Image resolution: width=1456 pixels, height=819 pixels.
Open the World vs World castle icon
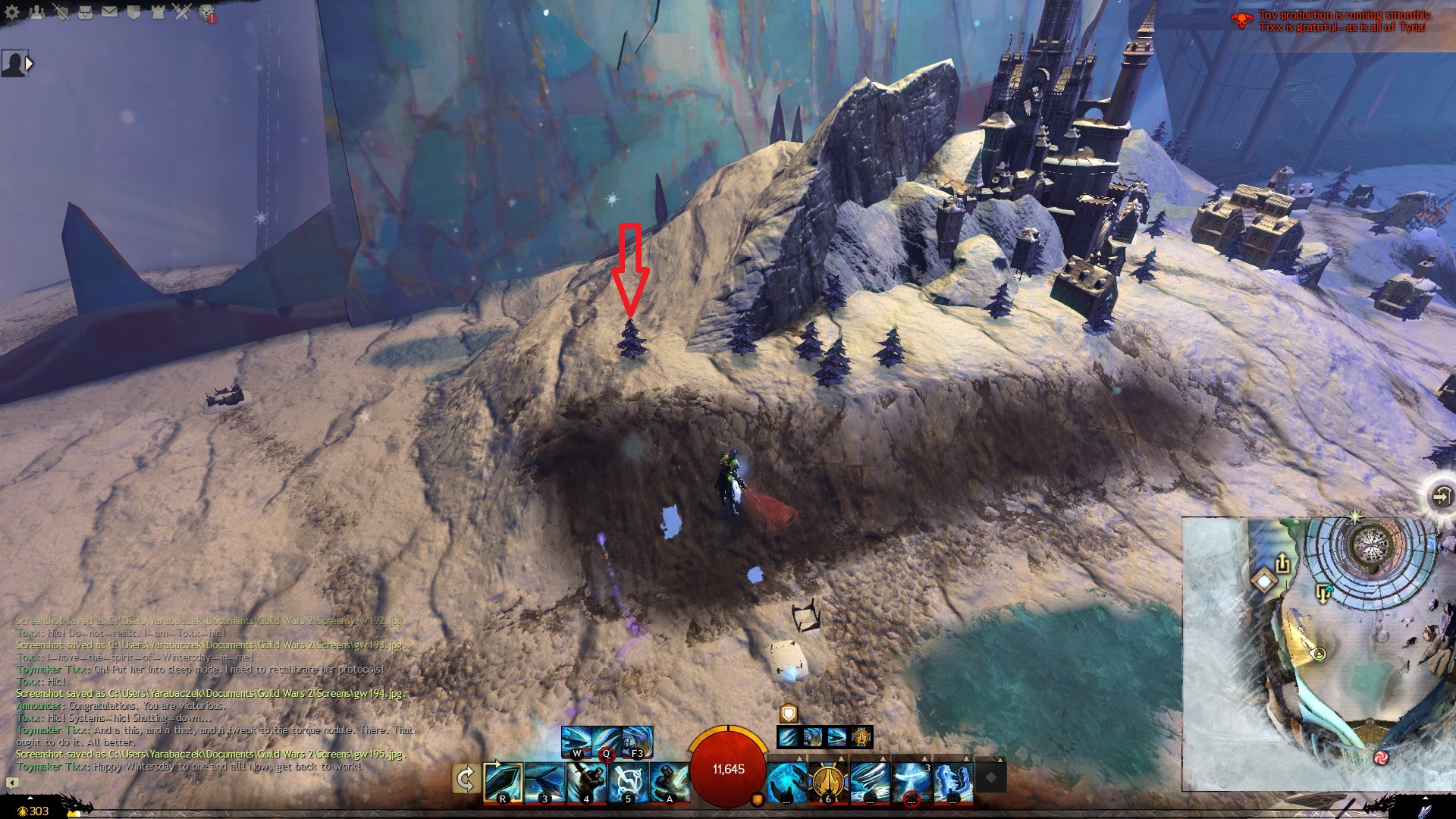[x=158, y=12]
